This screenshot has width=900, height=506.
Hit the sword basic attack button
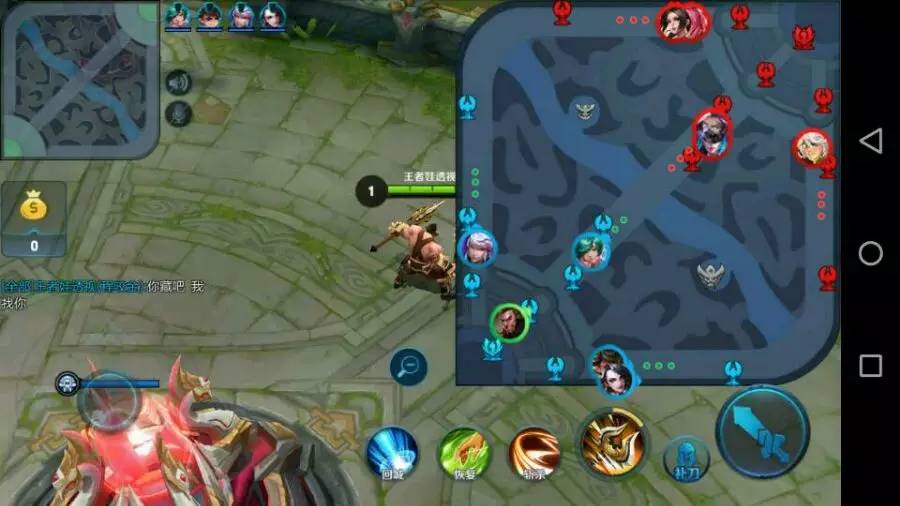[763, 432]
